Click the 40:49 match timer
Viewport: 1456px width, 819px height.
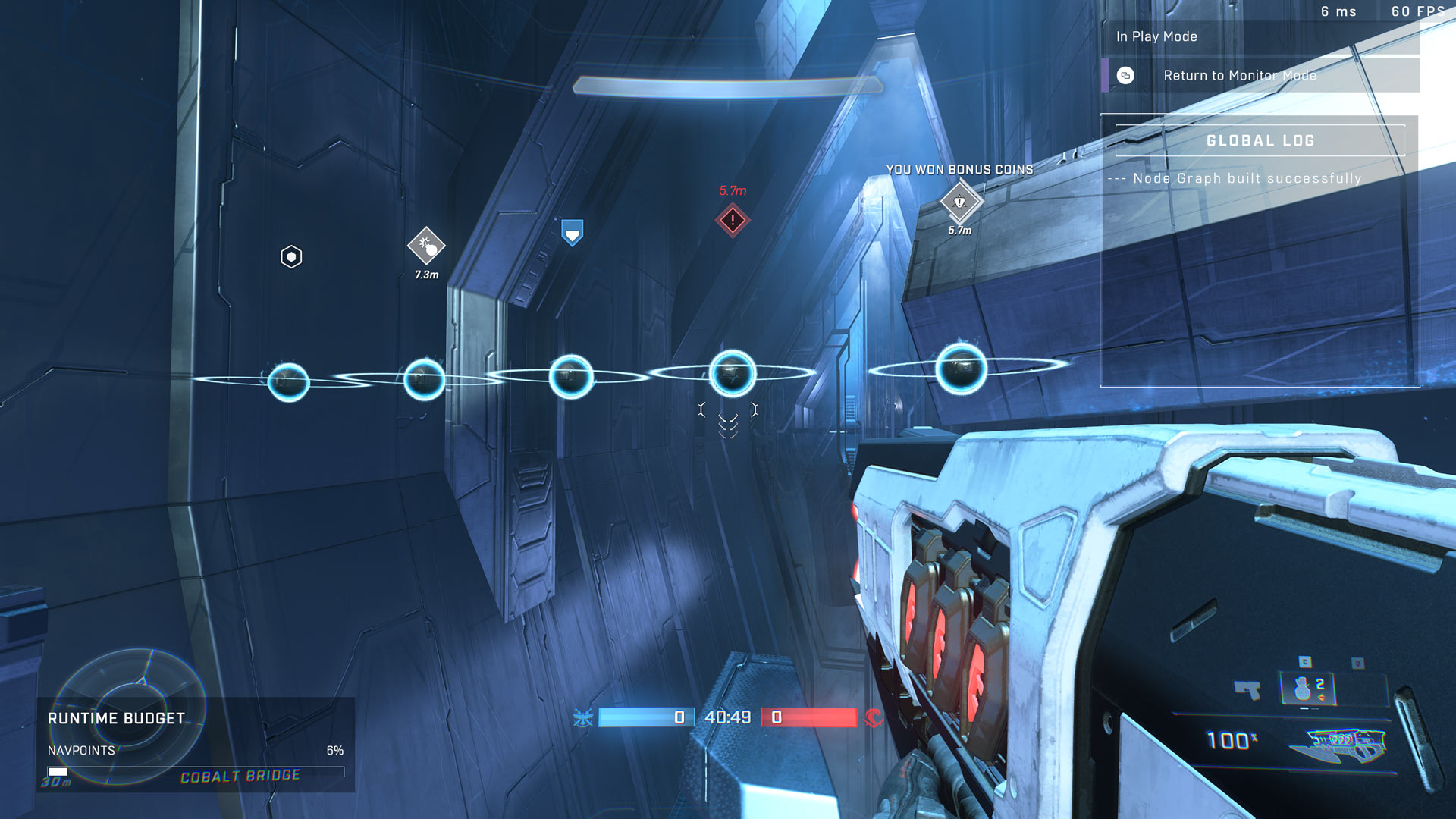point(727,716)
